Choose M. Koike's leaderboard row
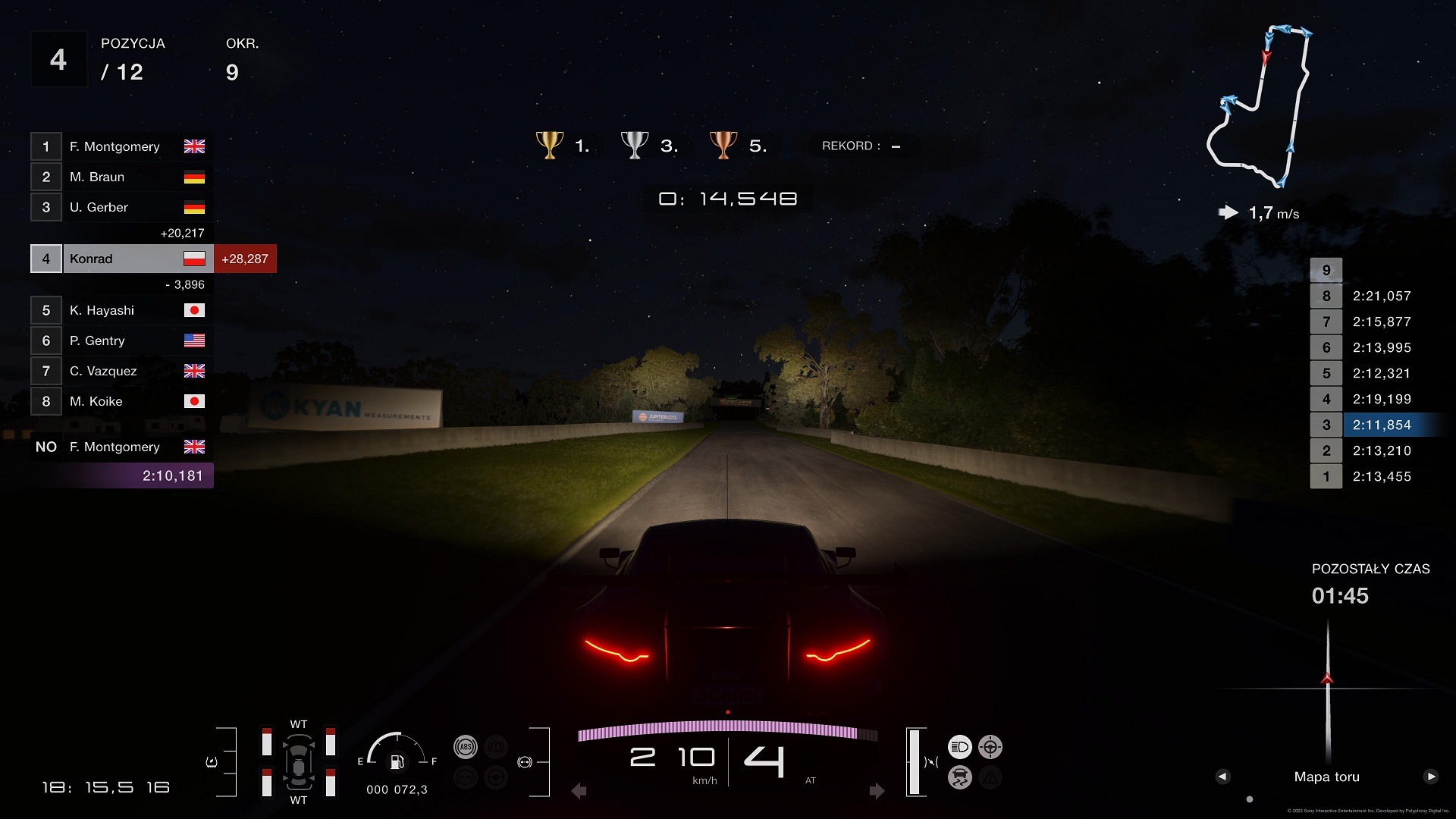This screenshot has width=1456, height=819. 121,401
